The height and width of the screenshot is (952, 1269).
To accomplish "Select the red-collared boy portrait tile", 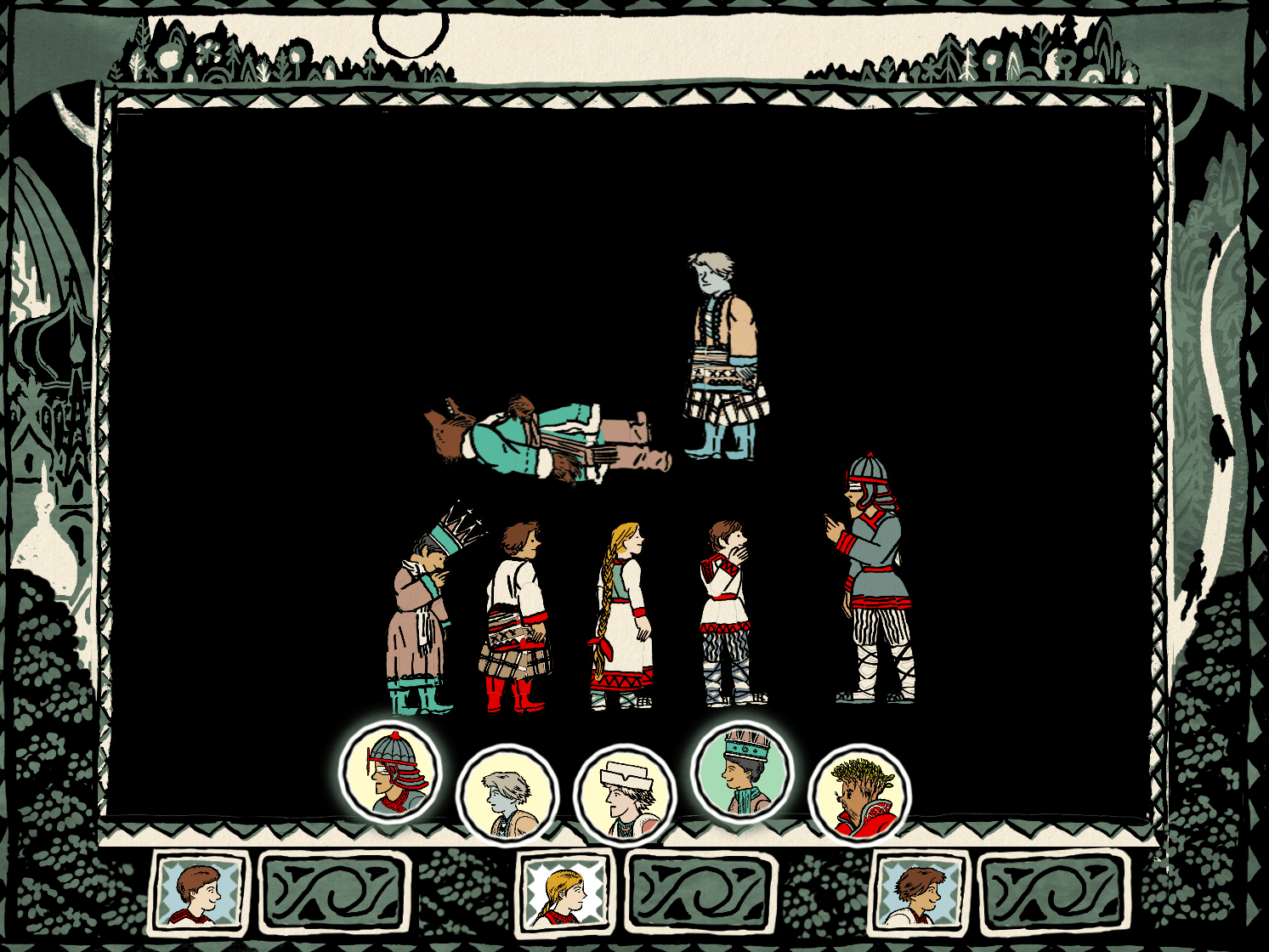I will pyautogui.click(x=199, y=891).
